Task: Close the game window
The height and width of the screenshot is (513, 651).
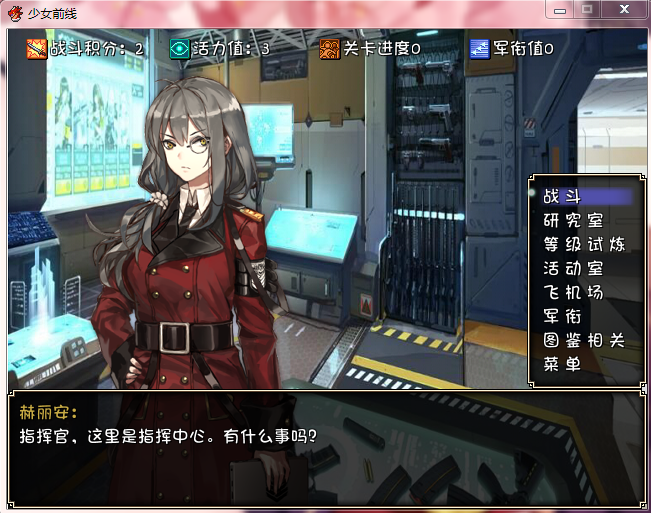Action: (623, 9)
